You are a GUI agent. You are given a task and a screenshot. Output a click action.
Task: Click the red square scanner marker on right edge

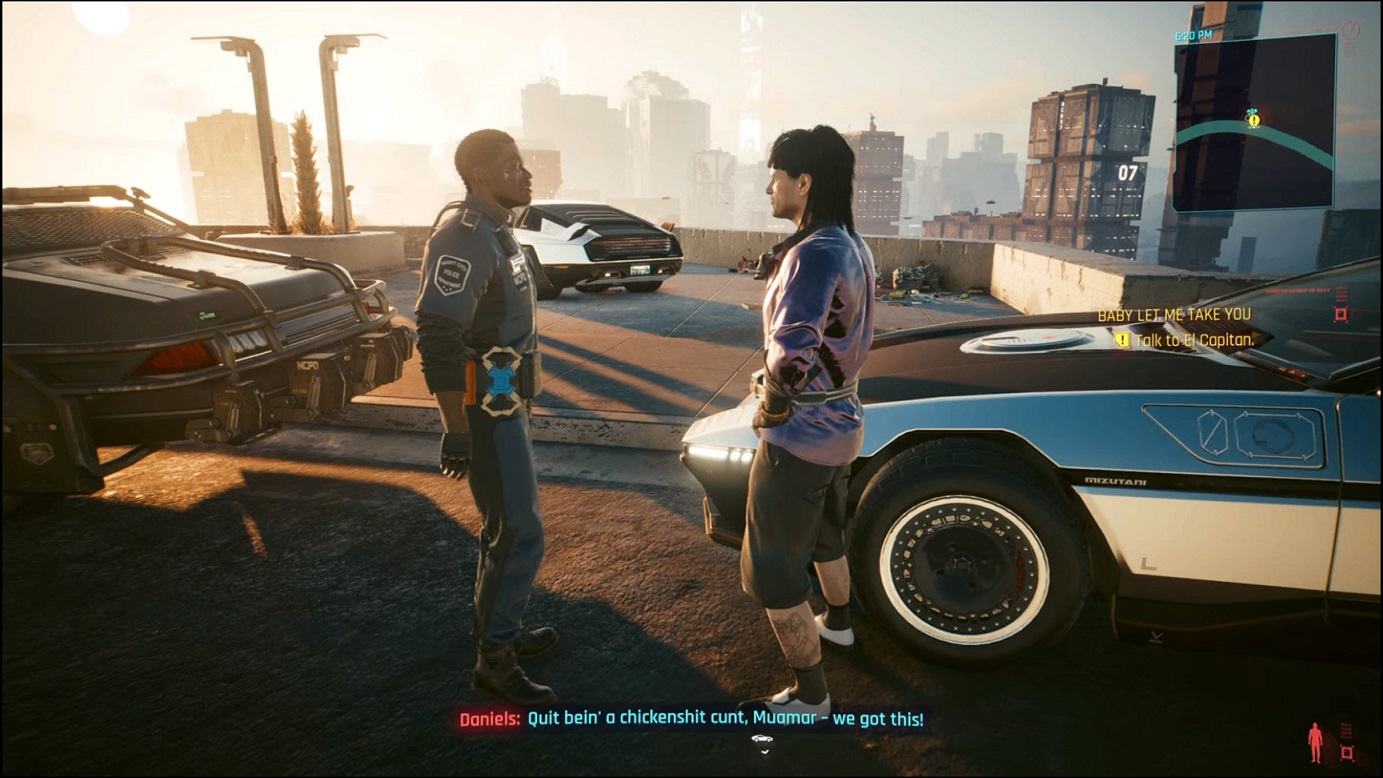click(1340, 316)
